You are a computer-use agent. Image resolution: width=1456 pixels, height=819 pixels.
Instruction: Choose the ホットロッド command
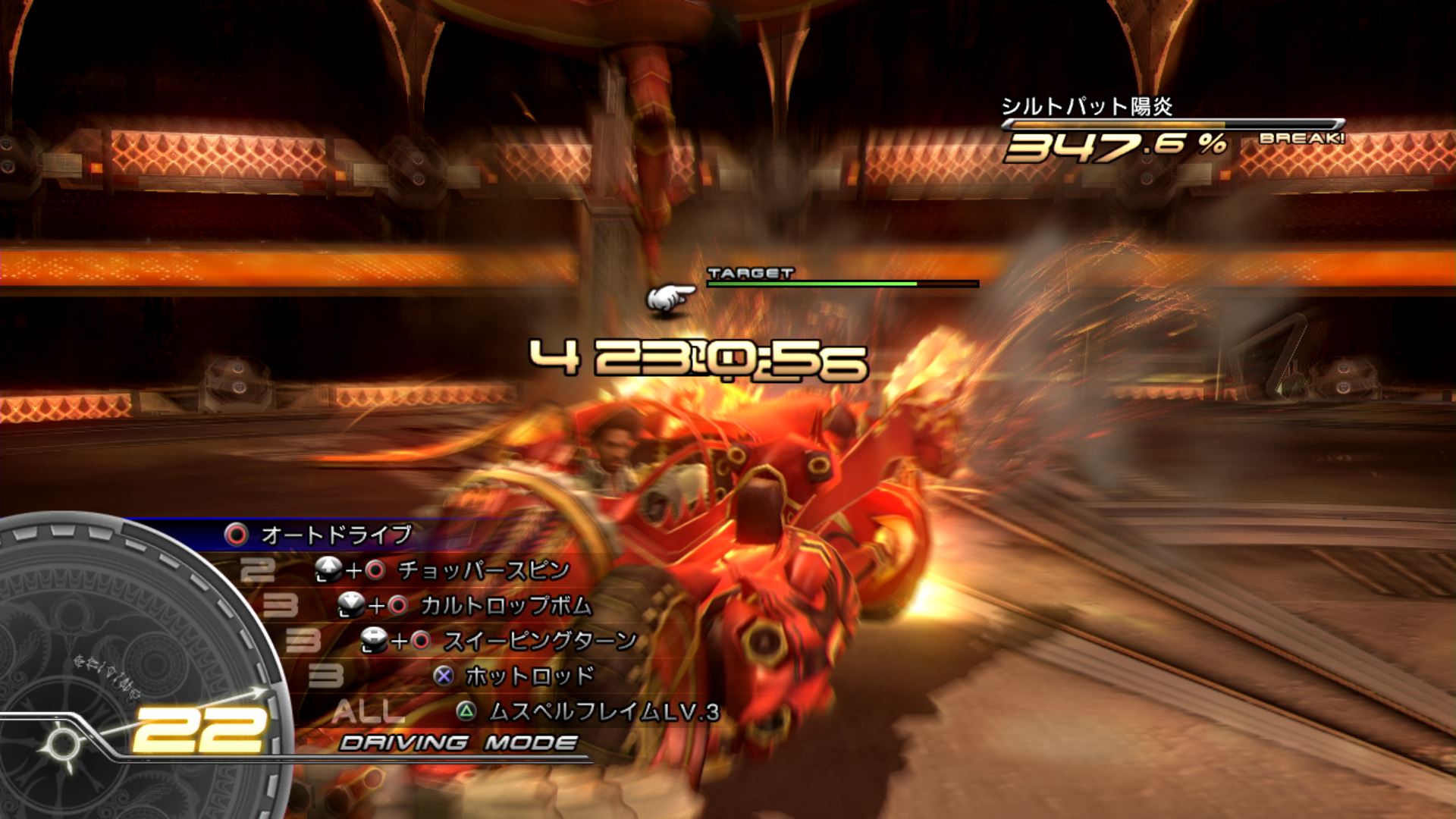tap(529, 676)
